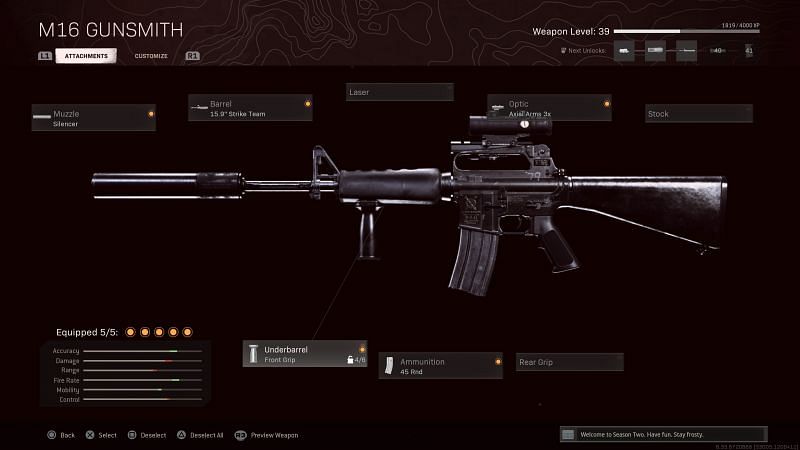This screenshot has width=800, height=450.
Task: Switch to the Attachments tab
Action: pos(86,56)
